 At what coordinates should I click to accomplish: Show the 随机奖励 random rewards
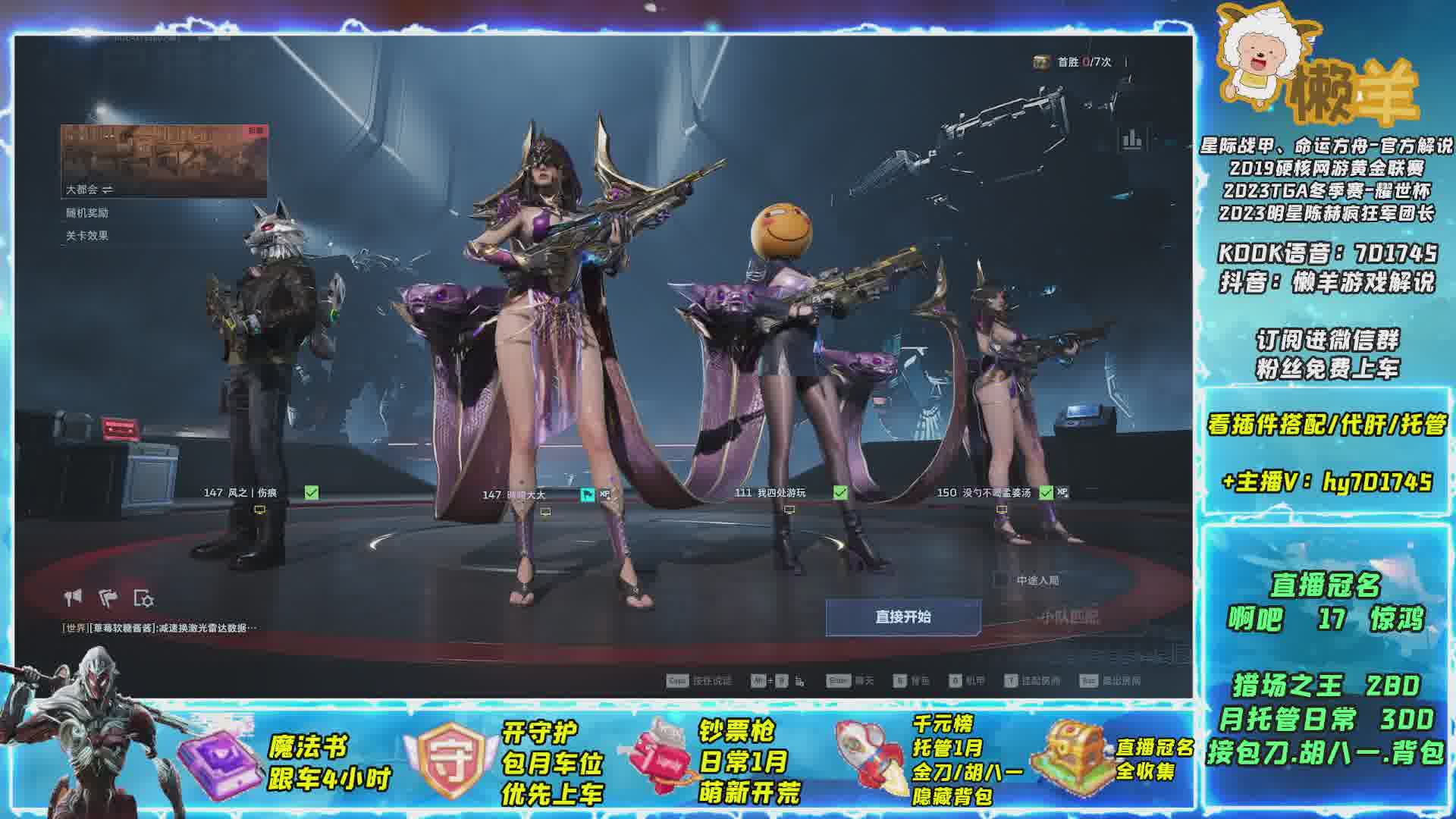point(87,213)
